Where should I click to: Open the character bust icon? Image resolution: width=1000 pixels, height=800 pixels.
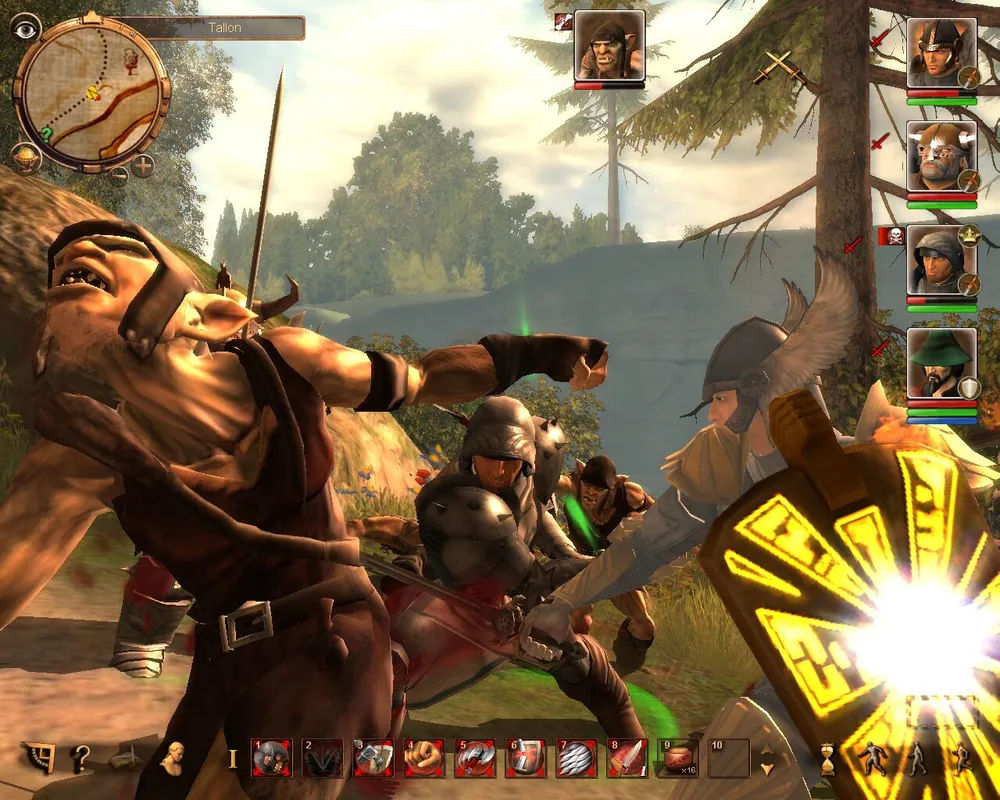pyautogui.click(x=173, y=759)
